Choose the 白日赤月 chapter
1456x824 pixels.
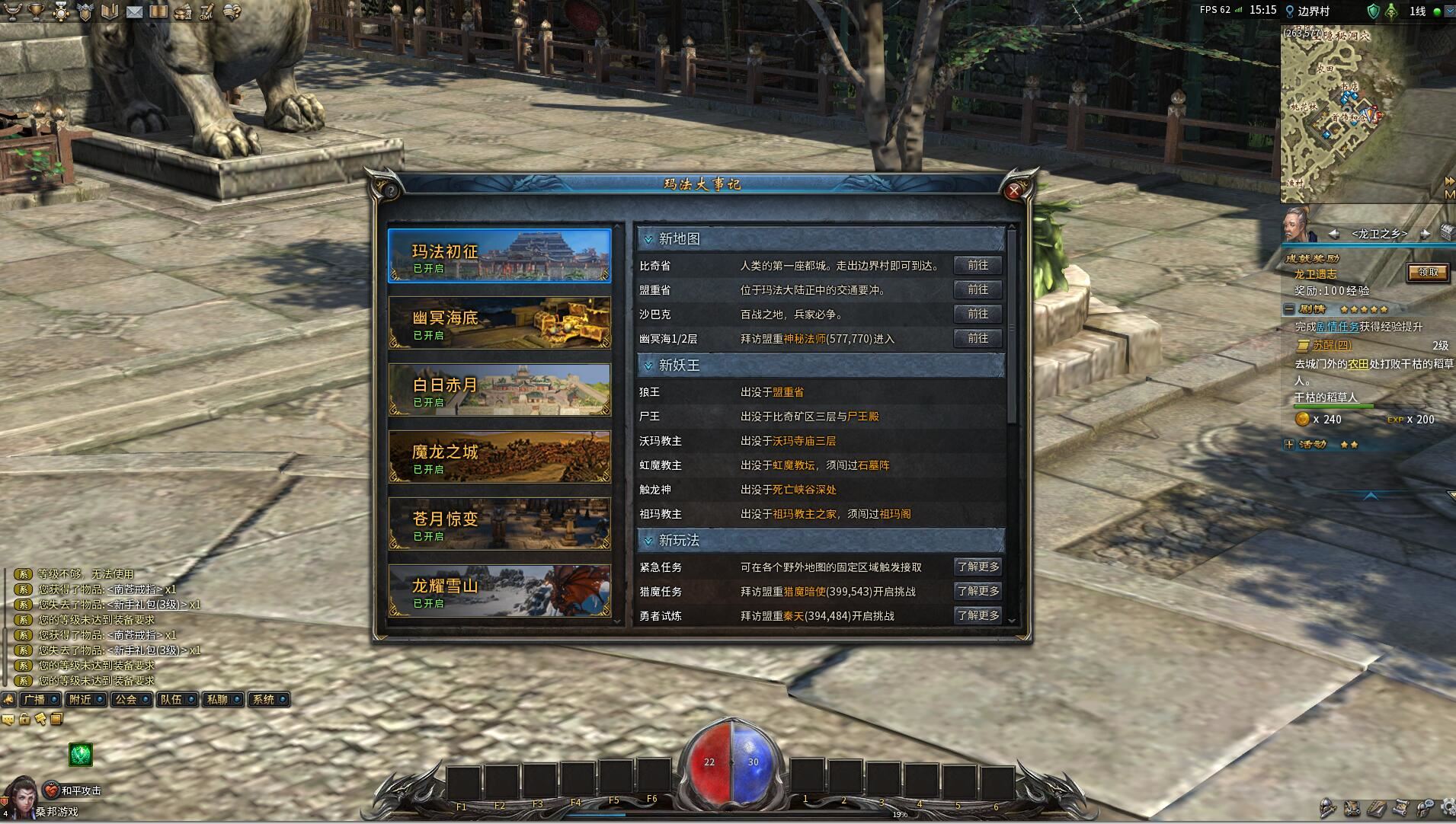[499, 390]
